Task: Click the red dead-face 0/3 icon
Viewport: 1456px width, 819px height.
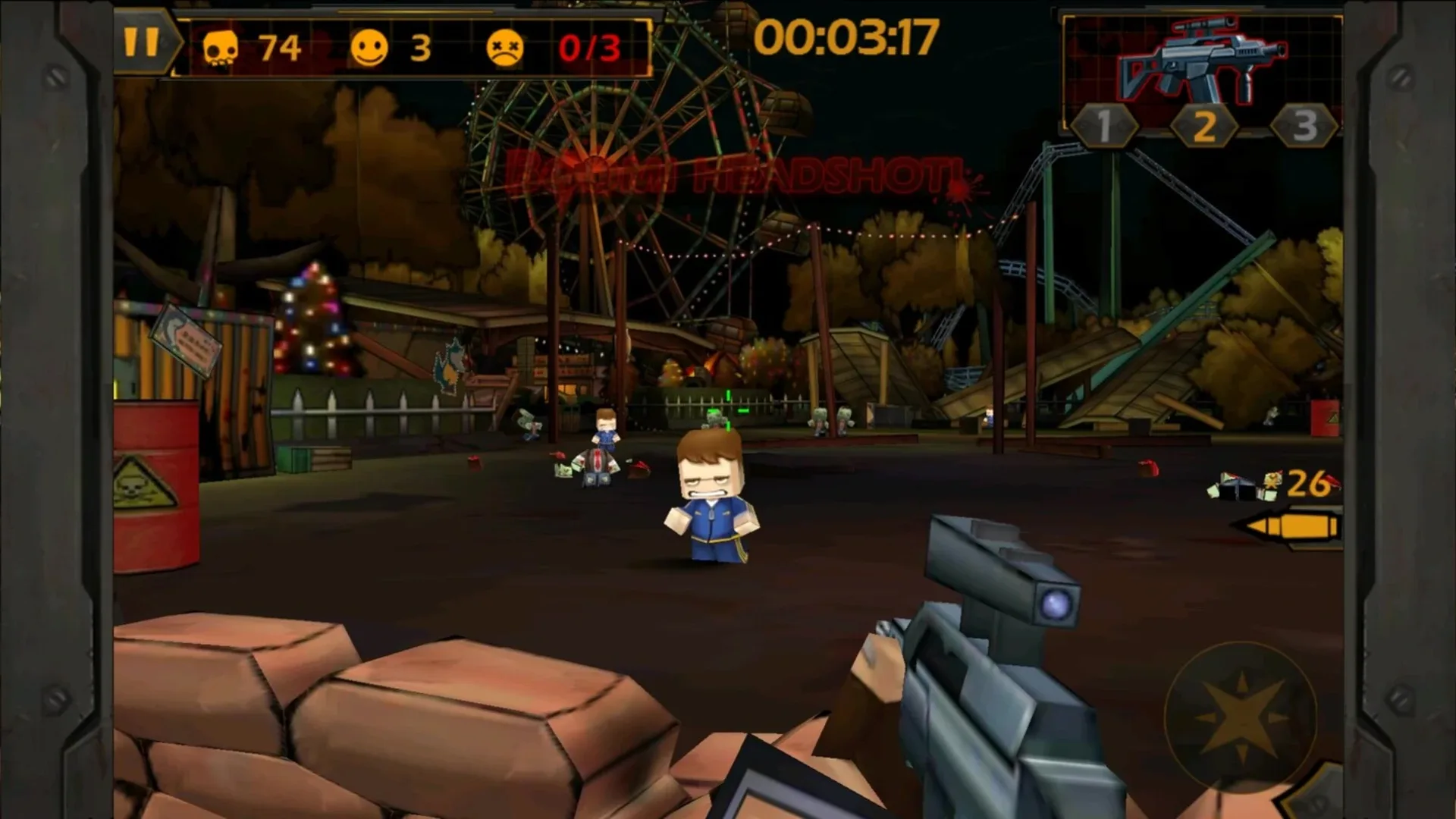Action: pyautogui.click(x=507, y=48)
